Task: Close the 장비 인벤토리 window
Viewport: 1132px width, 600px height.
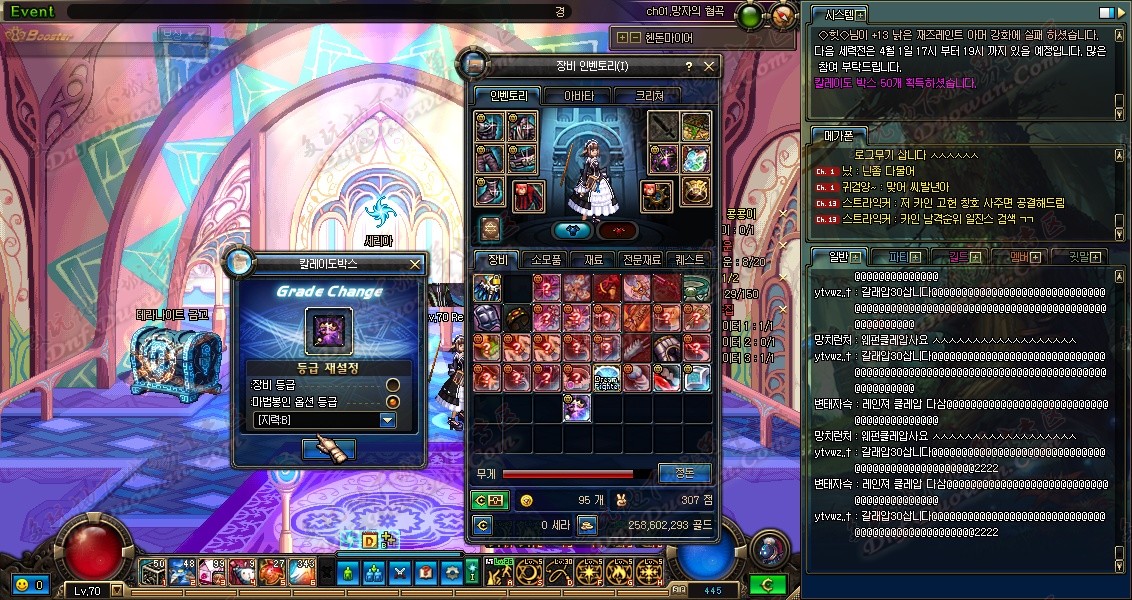Action: (709, 67)
